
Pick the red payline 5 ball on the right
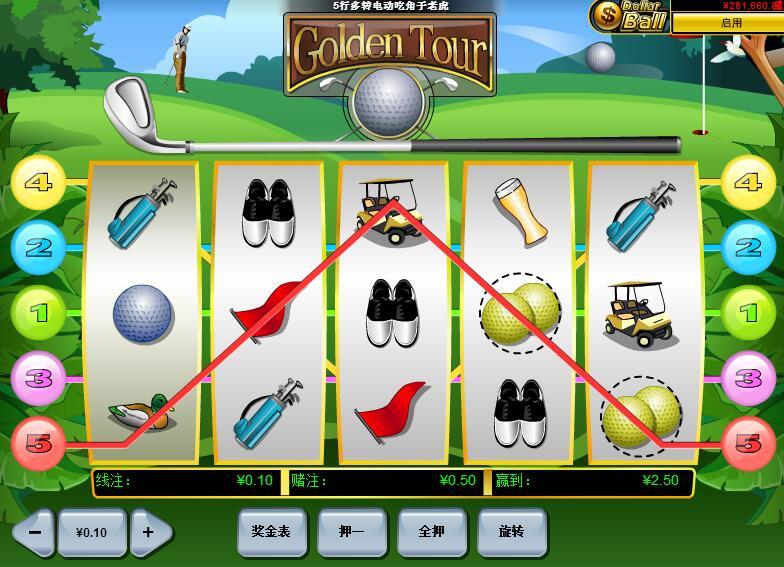748,443
